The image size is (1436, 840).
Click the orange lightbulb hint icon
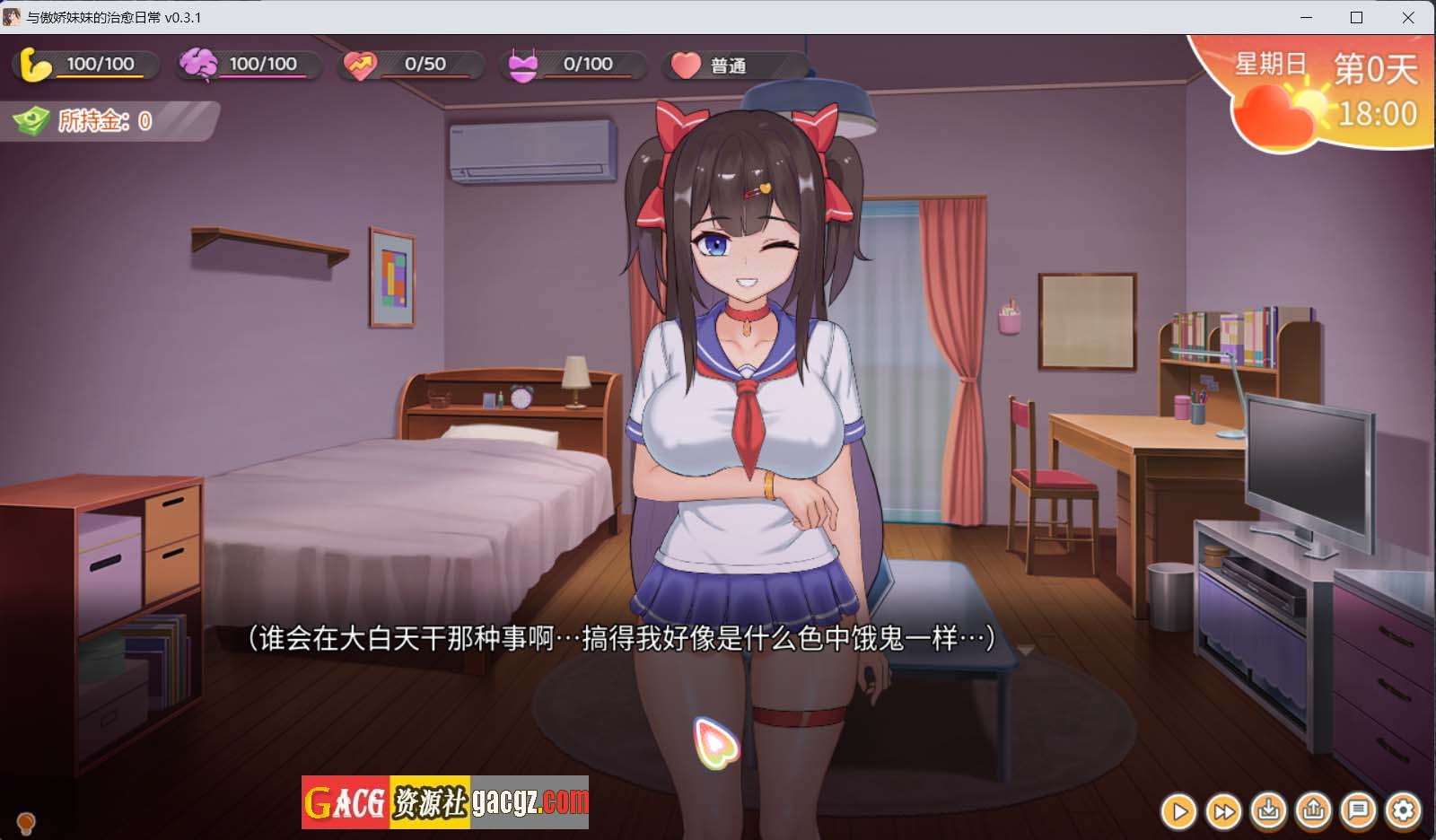tap(26, 821)
